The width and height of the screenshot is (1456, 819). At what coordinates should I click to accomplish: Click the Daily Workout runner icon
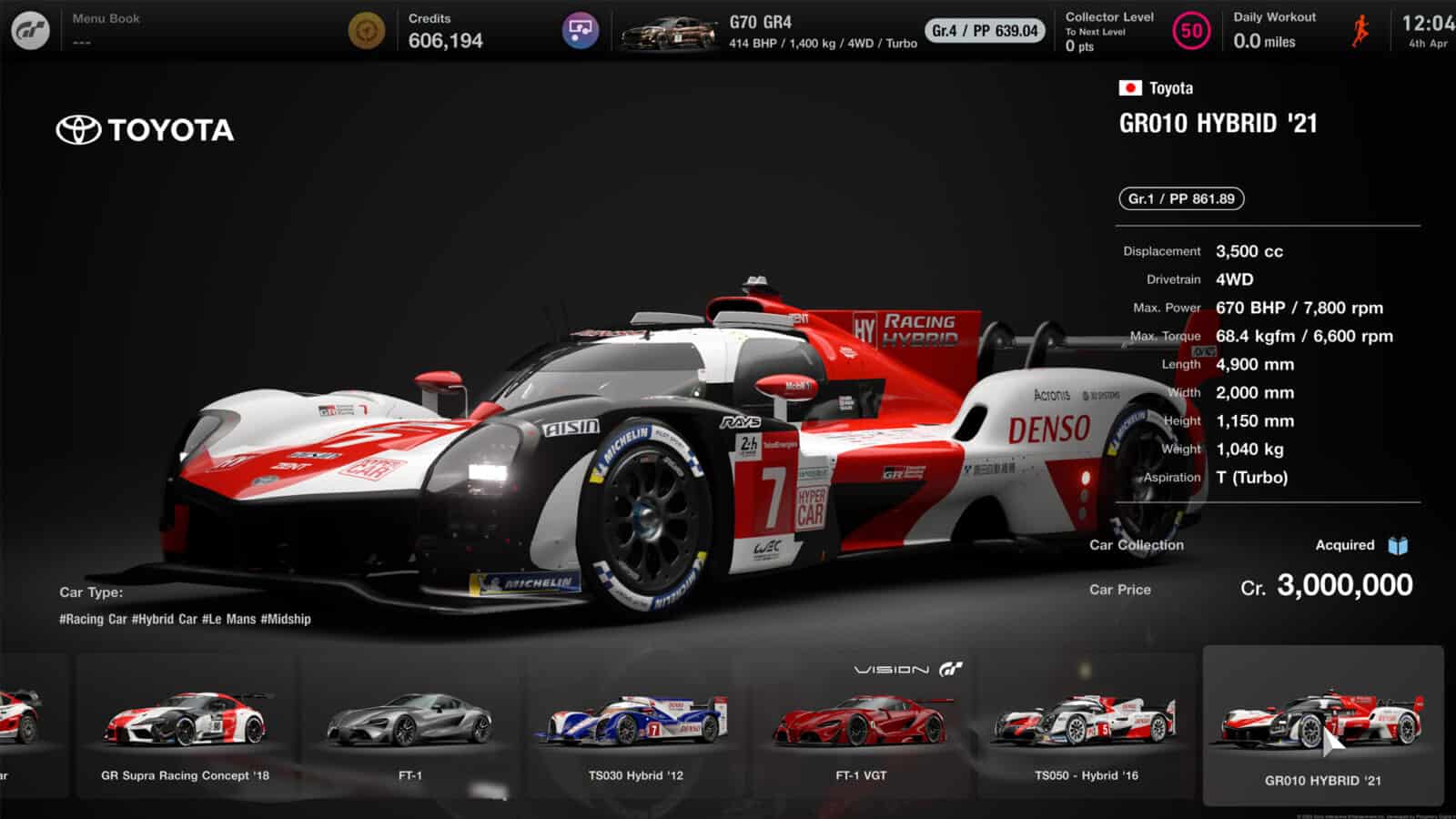(x=1361, y=30)
